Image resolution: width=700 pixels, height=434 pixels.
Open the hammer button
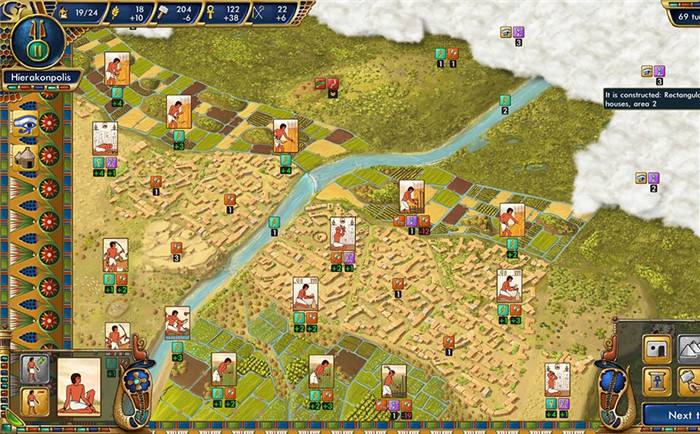[x=690, y=381]
